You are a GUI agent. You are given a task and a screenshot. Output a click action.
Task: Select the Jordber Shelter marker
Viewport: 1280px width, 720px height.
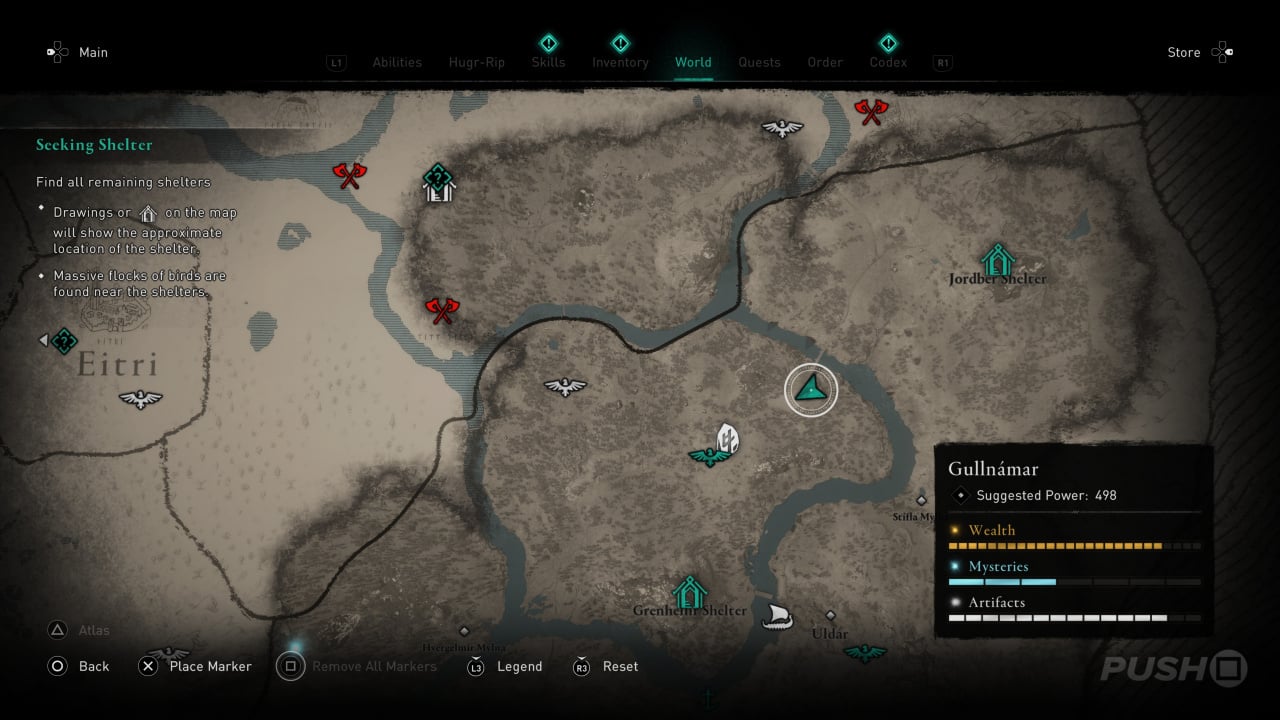coord(997,260)
